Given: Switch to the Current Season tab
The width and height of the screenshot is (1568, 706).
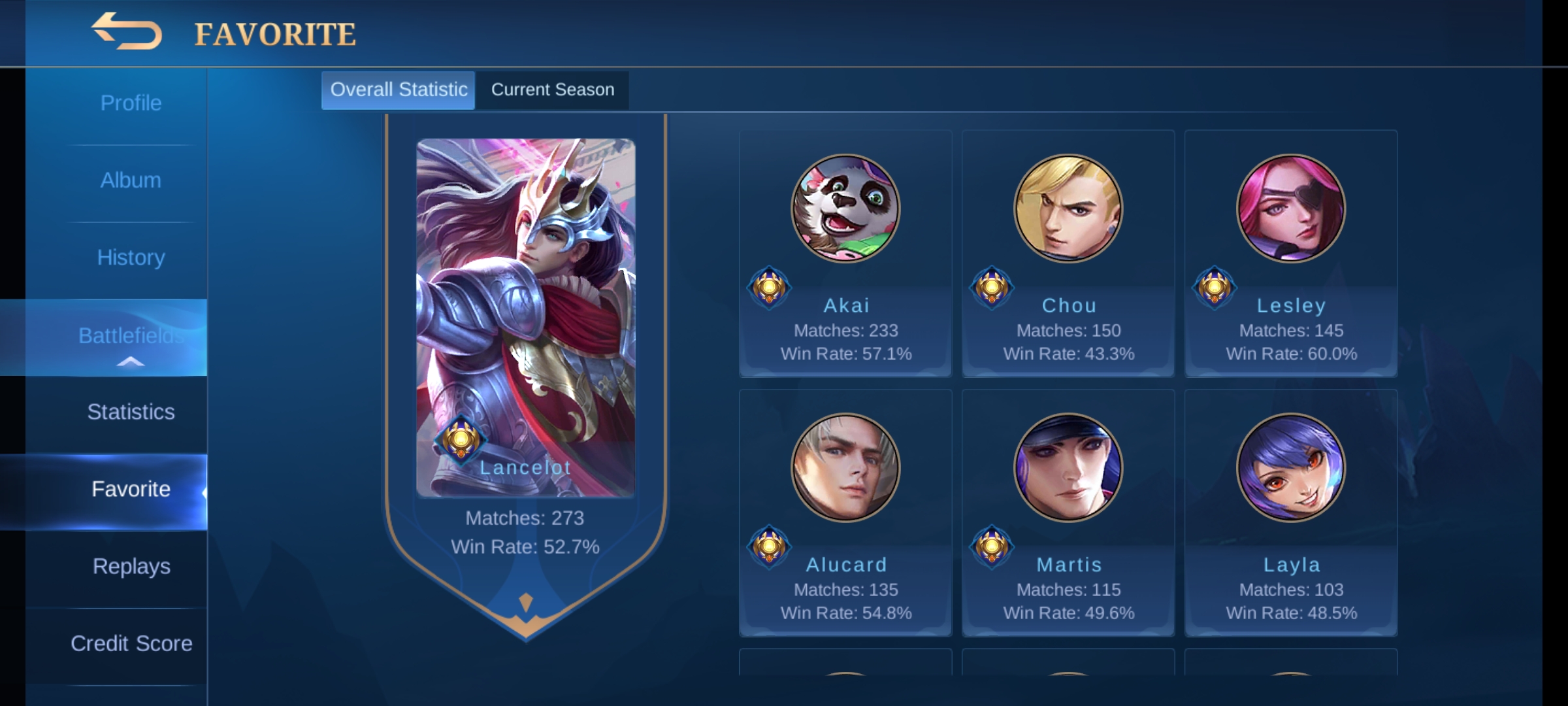Looking at the screenshot, I should click(552, 90).
